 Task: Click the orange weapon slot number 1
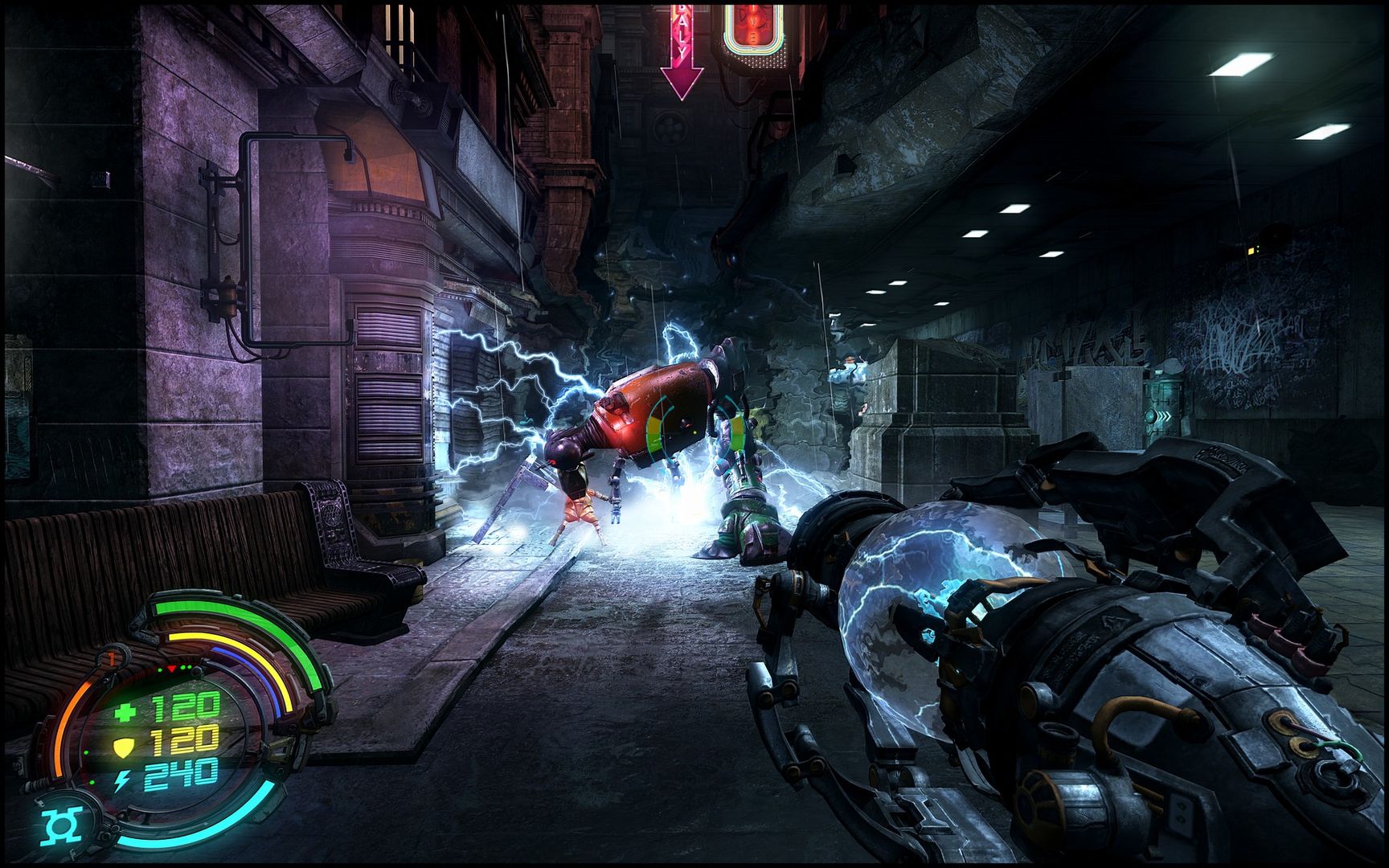[x=111, y=657]
